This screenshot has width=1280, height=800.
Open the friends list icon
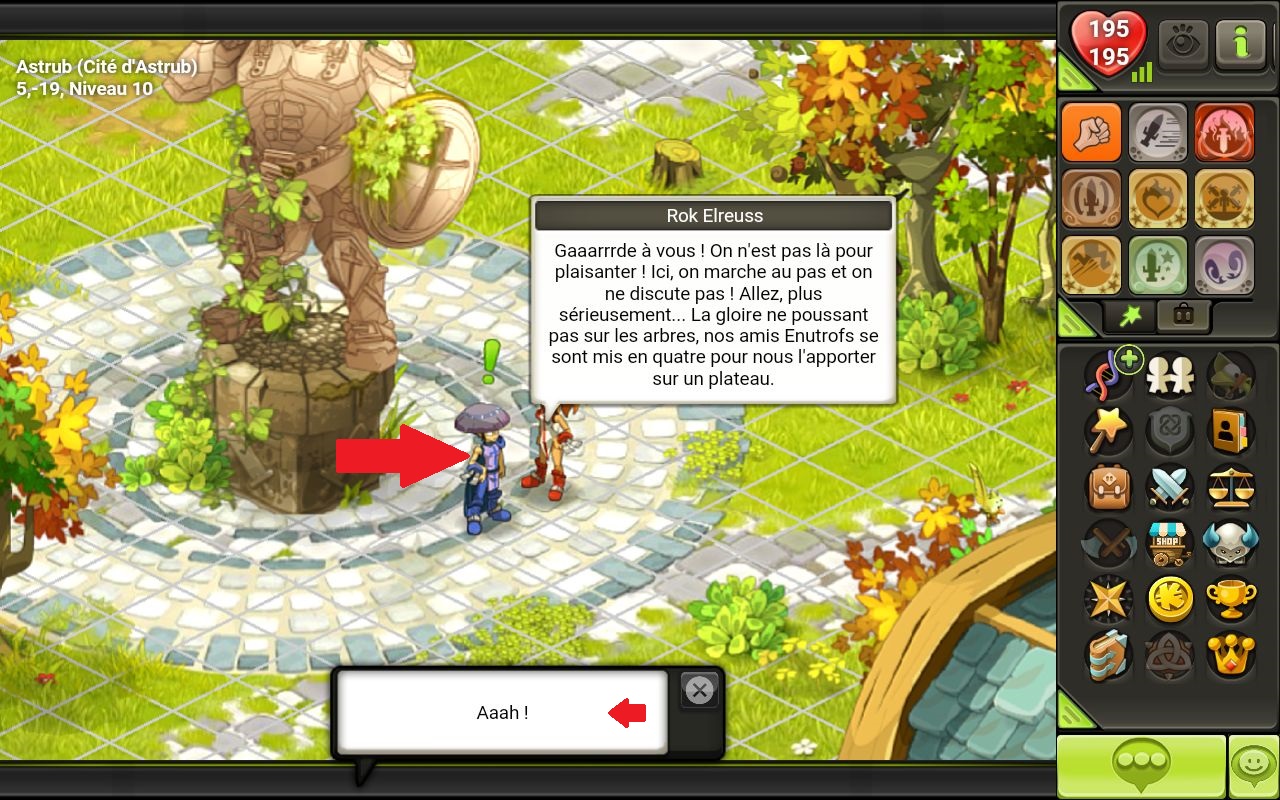1168,375
